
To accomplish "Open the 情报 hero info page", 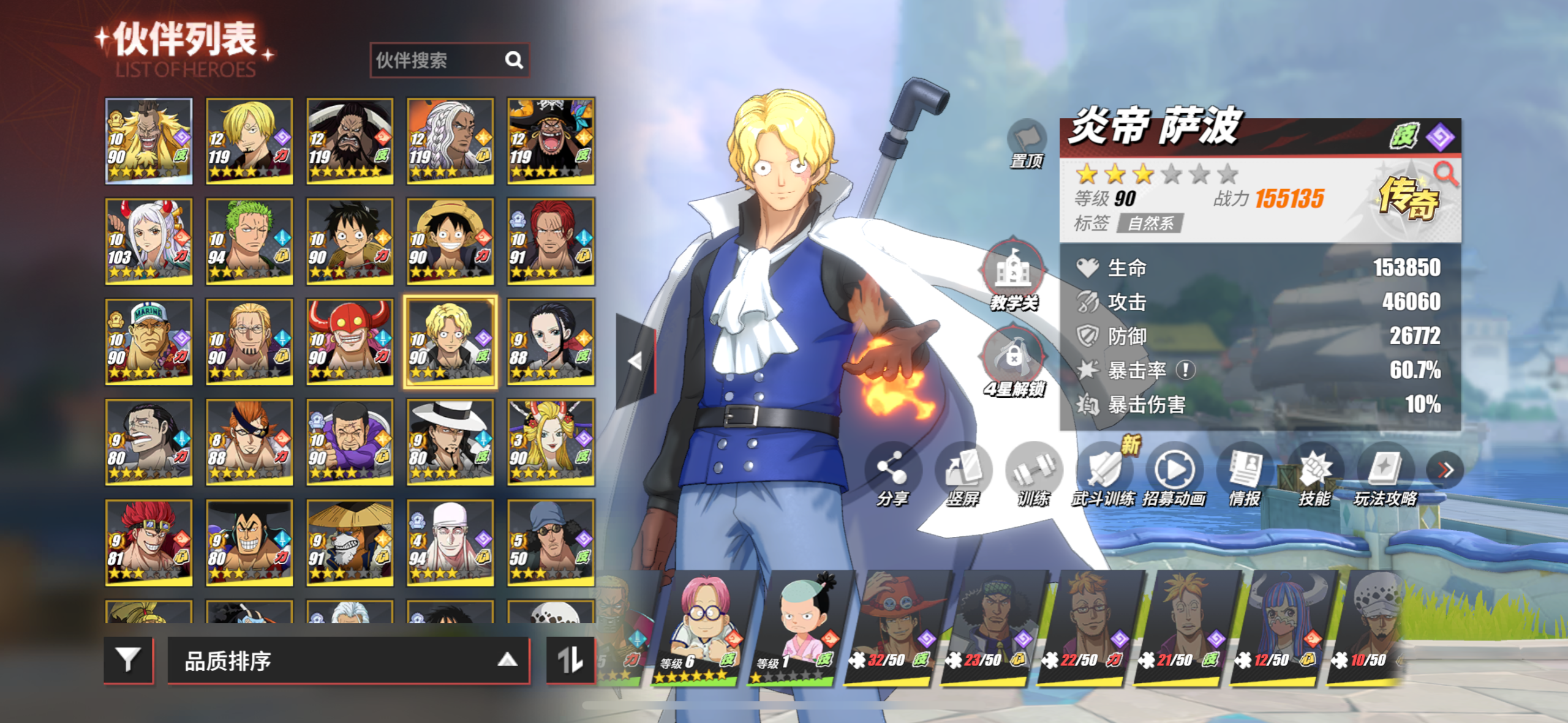I will coord(1245,474).
